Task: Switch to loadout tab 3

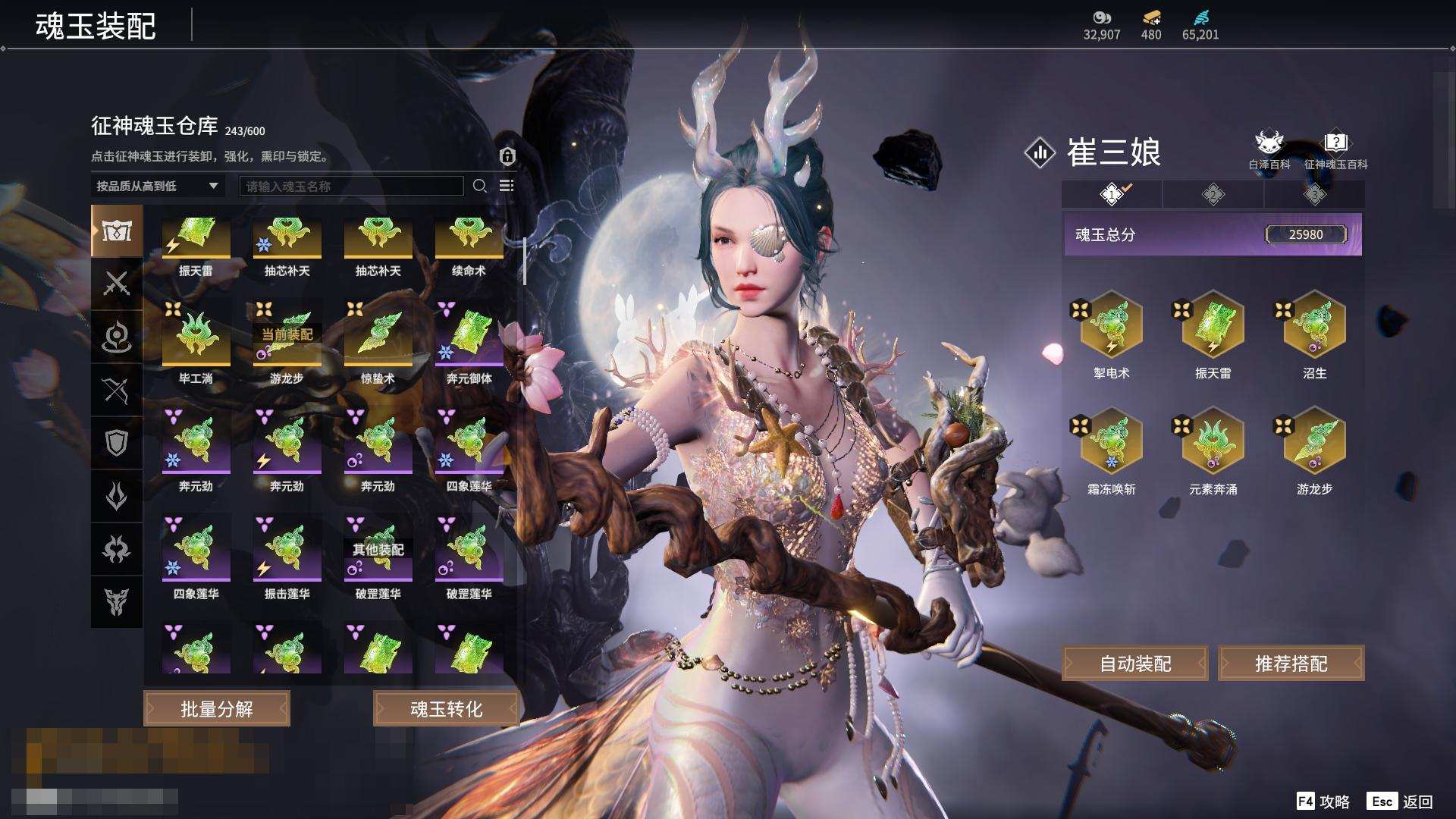Action: coord(1314,194)
